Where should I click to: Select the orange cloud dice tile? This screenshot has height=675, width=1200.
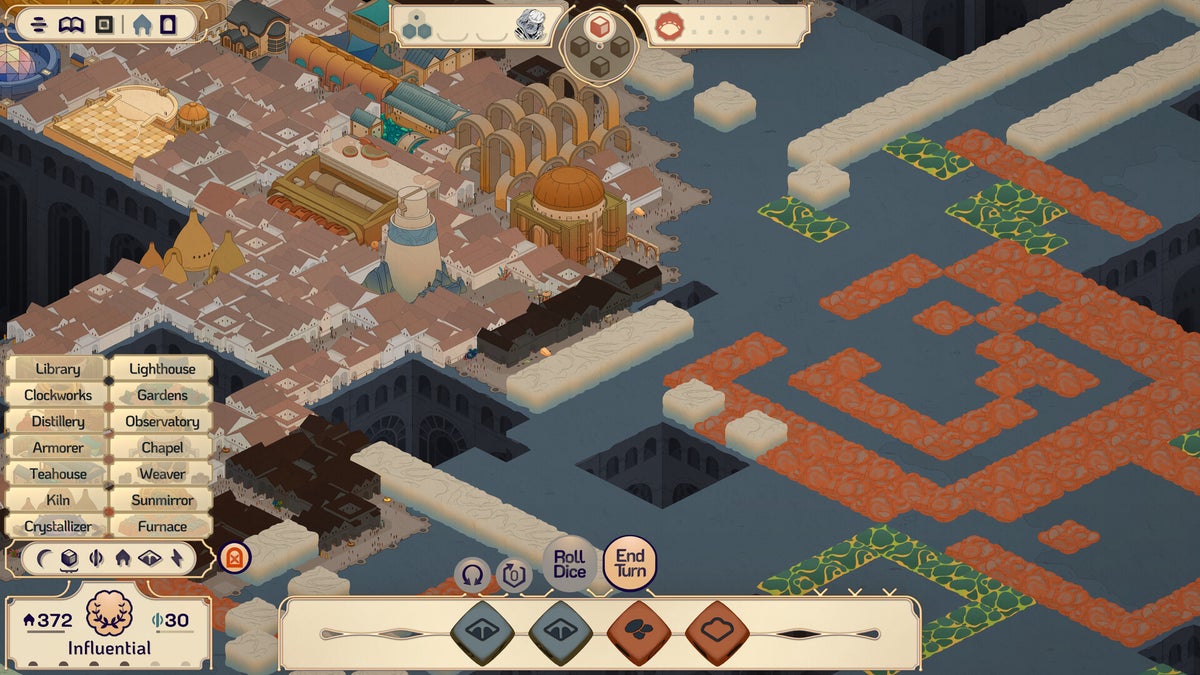pyautogui.click(x=717, y=633)
